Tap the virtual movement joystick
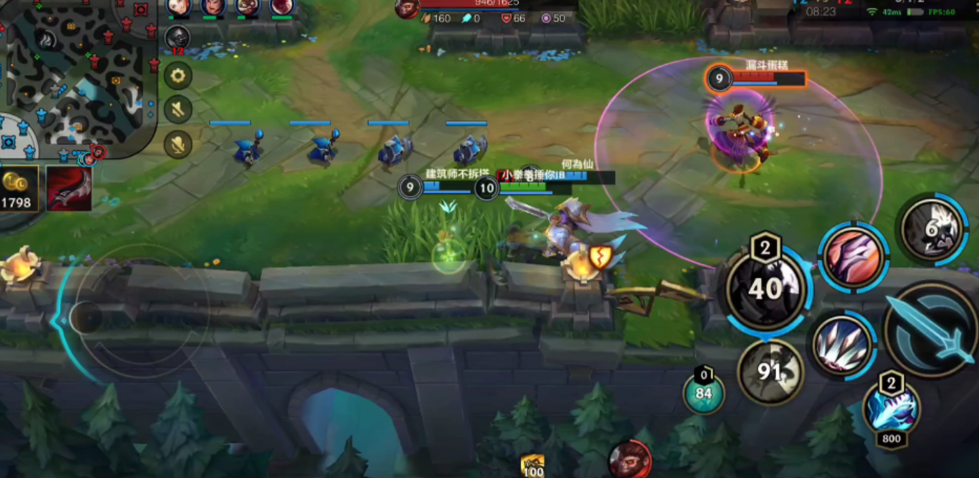This screenshot has width=979, height=478. click(88, 318)
